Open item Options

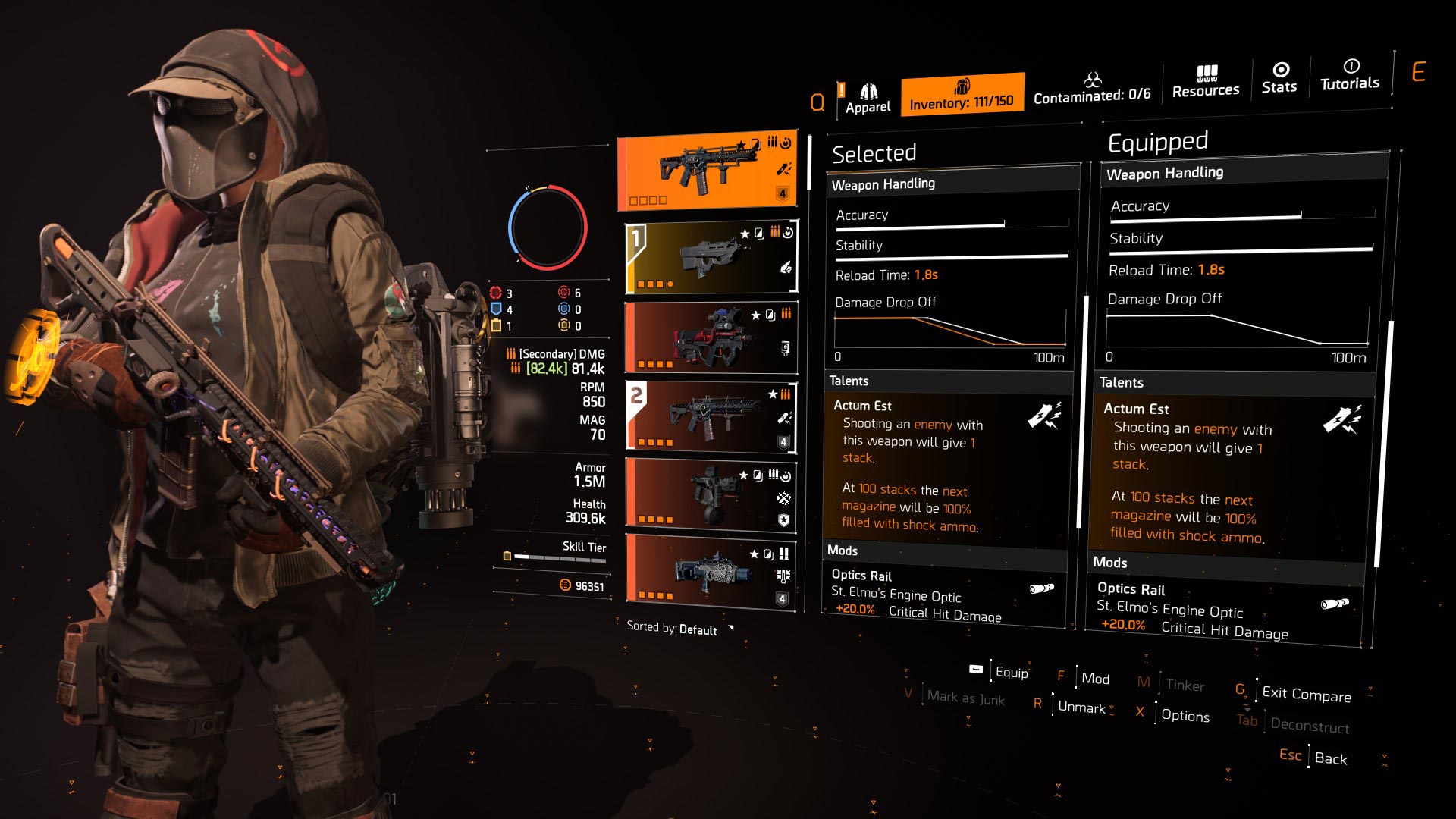tap(1185, 715)
